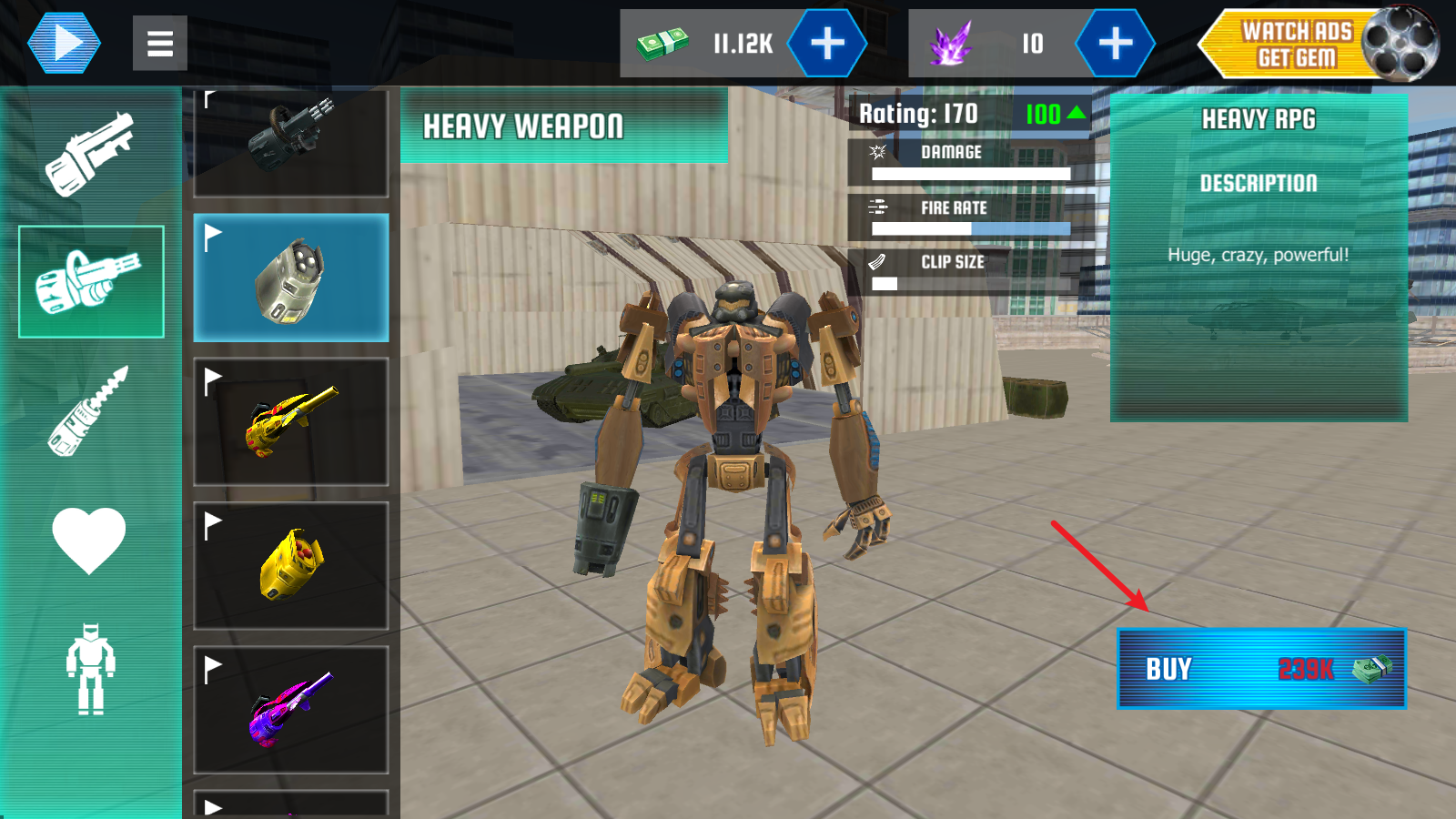This screenshot has width=1456, height=819.
Task: Select the purple and pink gun slot
Action: click(x=291, y=710)
